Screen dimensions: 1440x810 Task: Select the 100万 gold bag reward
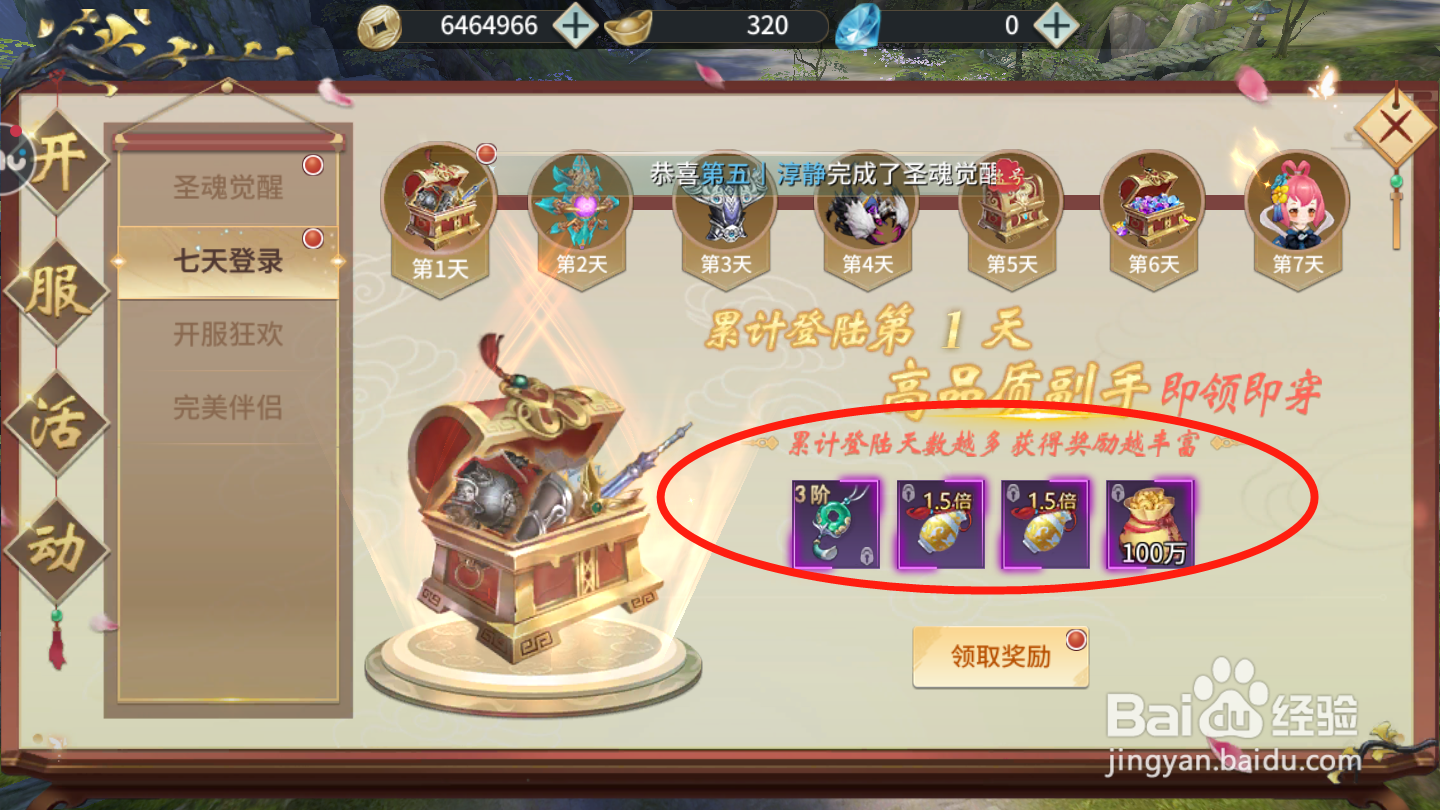(1152, 525)
